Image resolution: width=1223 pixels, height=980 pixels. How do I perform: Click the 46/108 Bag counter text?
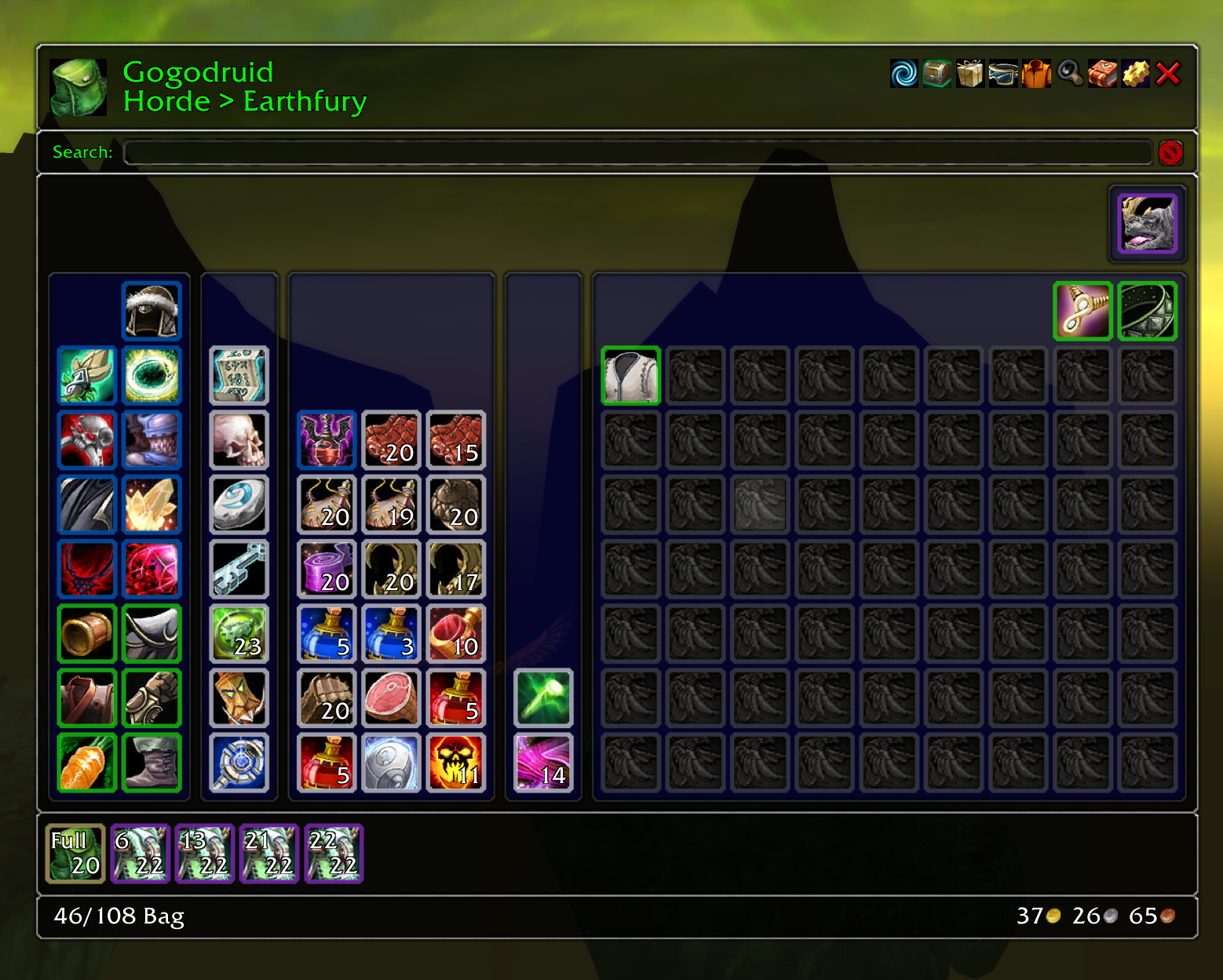118,916
